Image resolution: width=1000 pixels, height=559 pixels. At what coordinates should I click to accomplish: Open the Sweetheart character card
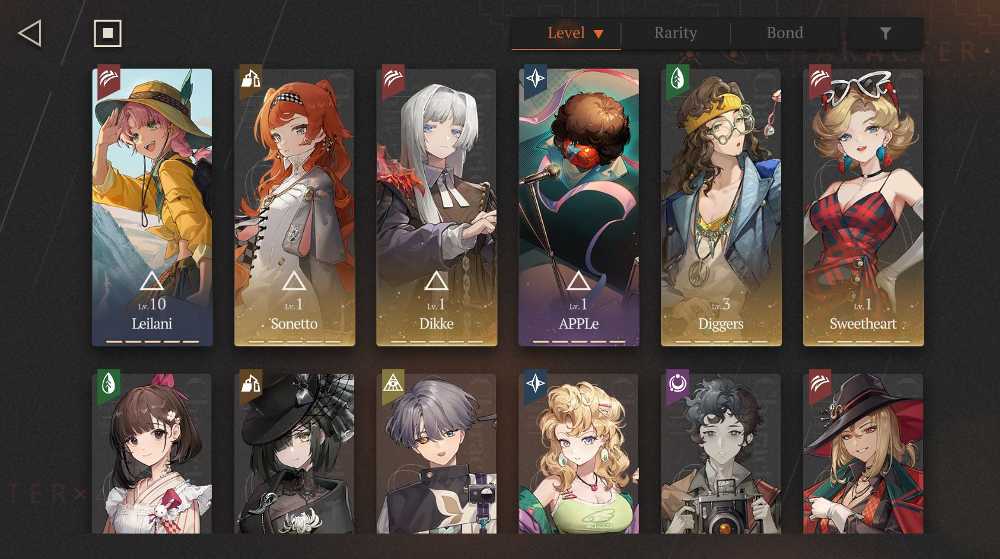863,207
